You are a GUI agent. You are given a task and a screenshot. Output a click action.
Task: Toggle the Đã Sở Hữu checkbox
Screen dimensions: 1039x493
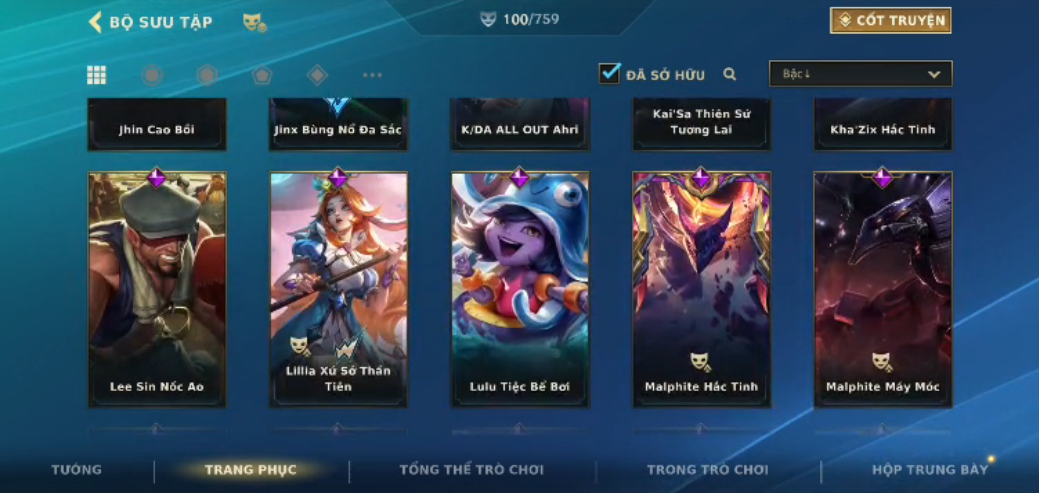609,73
